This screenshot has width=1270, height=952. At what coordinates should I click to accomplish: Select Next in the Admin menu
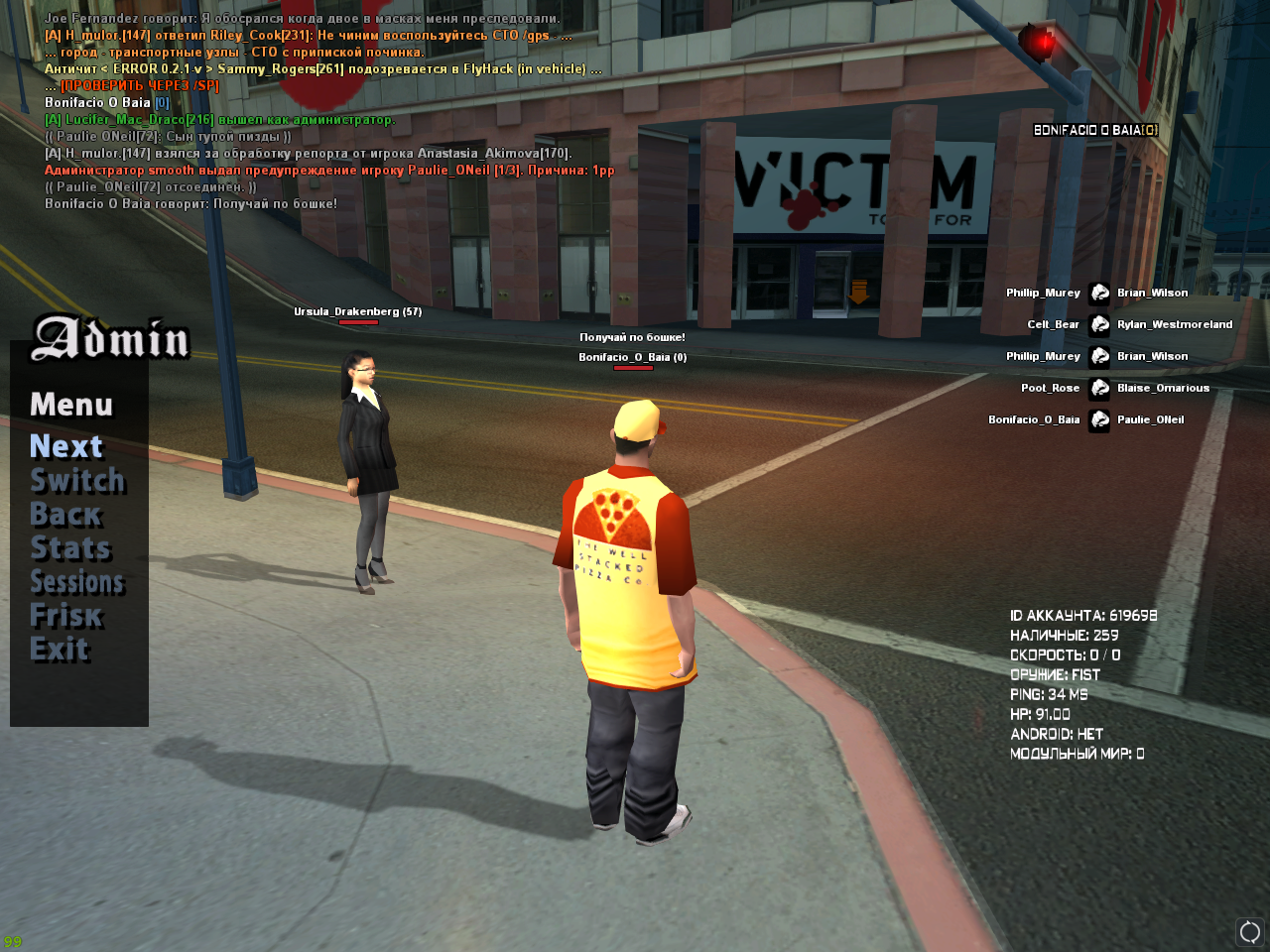[66, 447]
